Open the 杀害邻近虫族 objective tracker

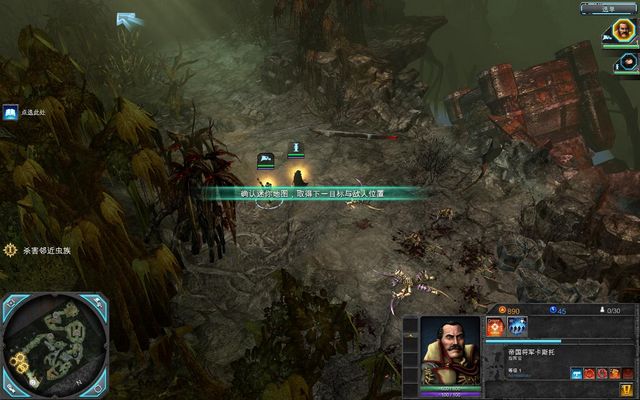10,249
